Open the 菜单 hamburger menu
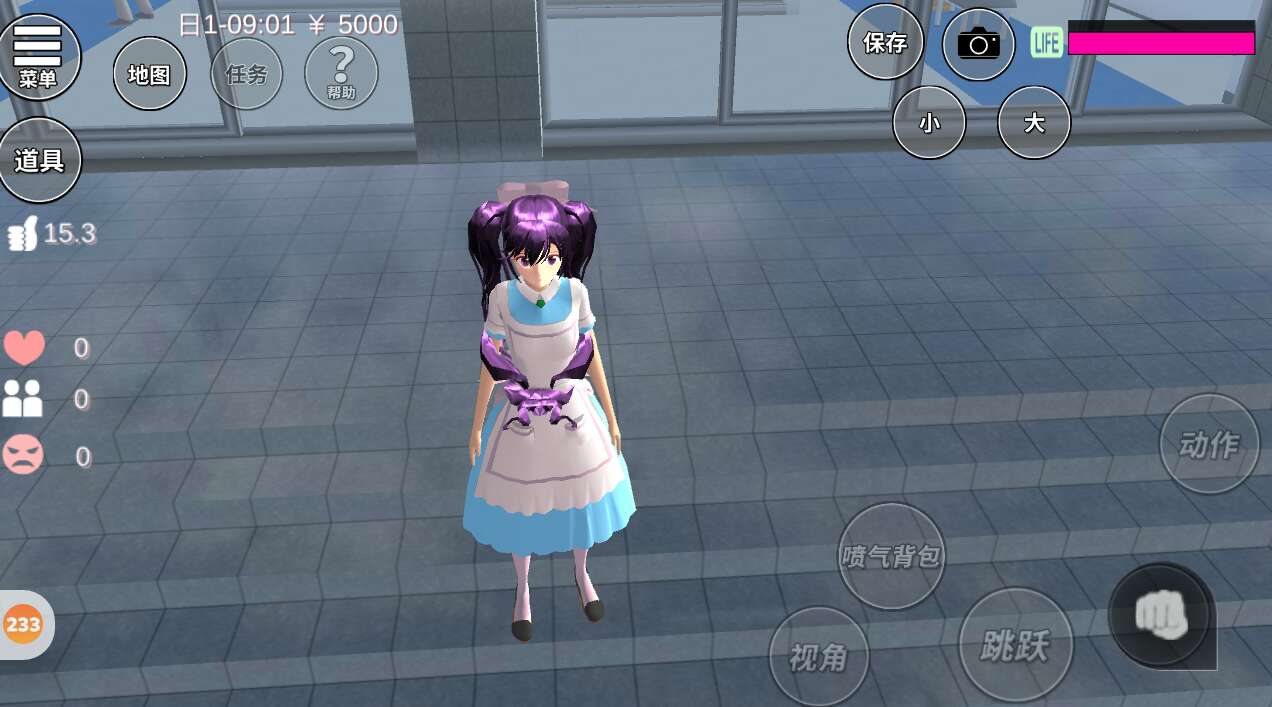 pos(38,56)
